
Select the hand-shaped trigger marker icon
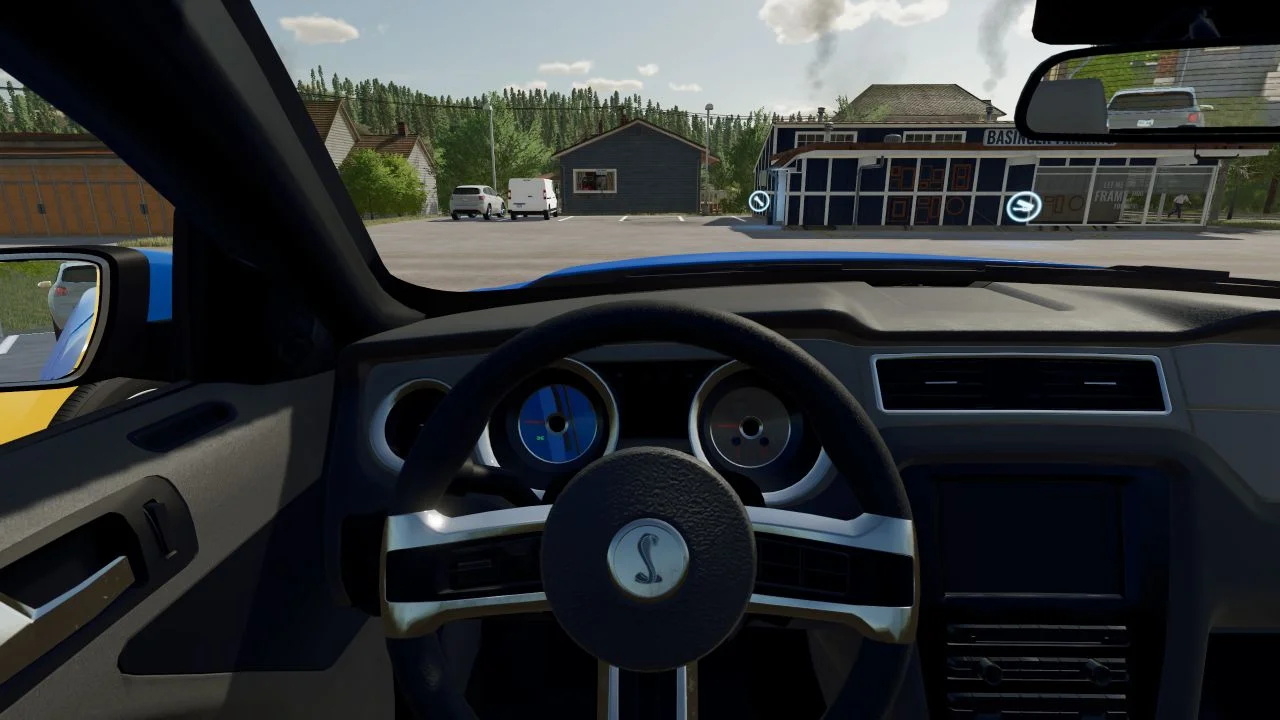tap(1023, 207)
